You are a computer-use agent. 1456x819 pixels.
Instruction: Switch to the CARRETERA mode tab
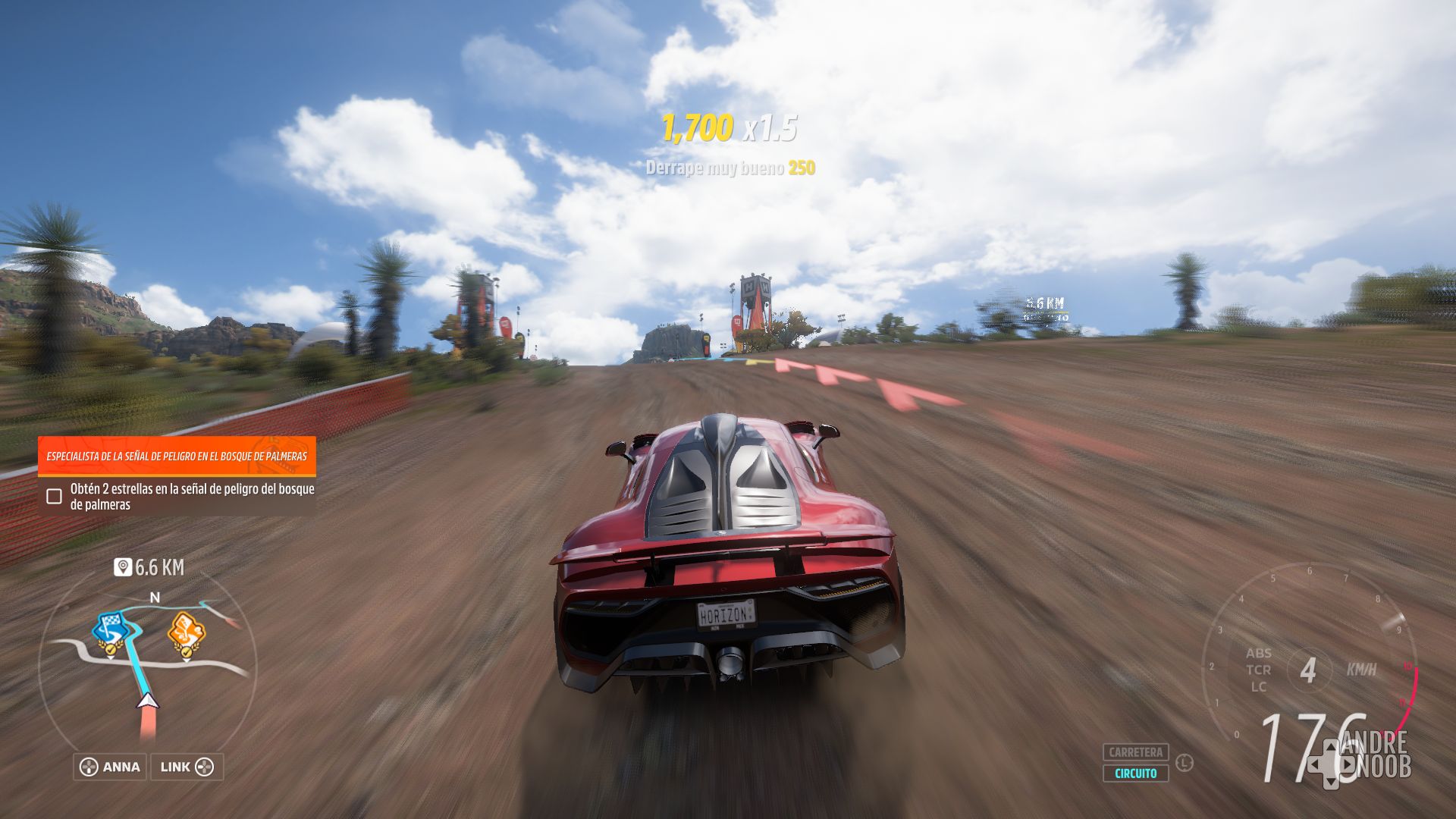pyautogui.click(x=1135, y=753)
